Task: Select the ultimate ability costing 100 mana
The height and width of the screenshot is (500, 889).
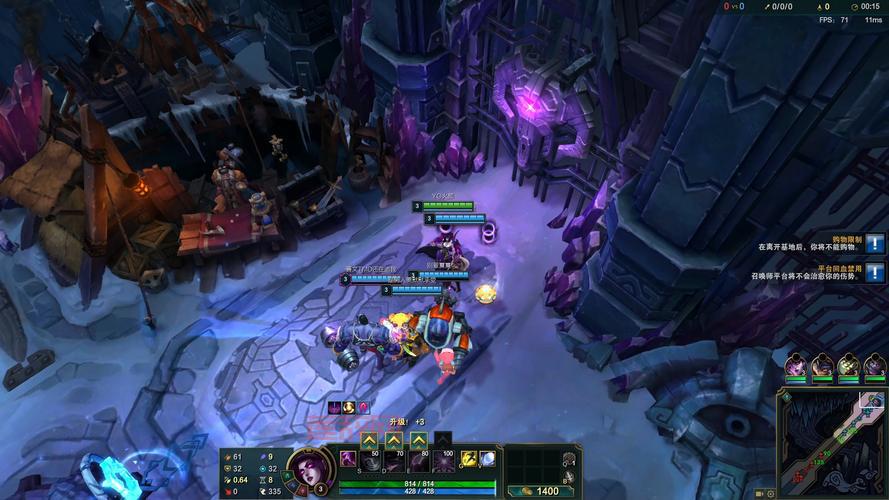Action: [443, 460]
